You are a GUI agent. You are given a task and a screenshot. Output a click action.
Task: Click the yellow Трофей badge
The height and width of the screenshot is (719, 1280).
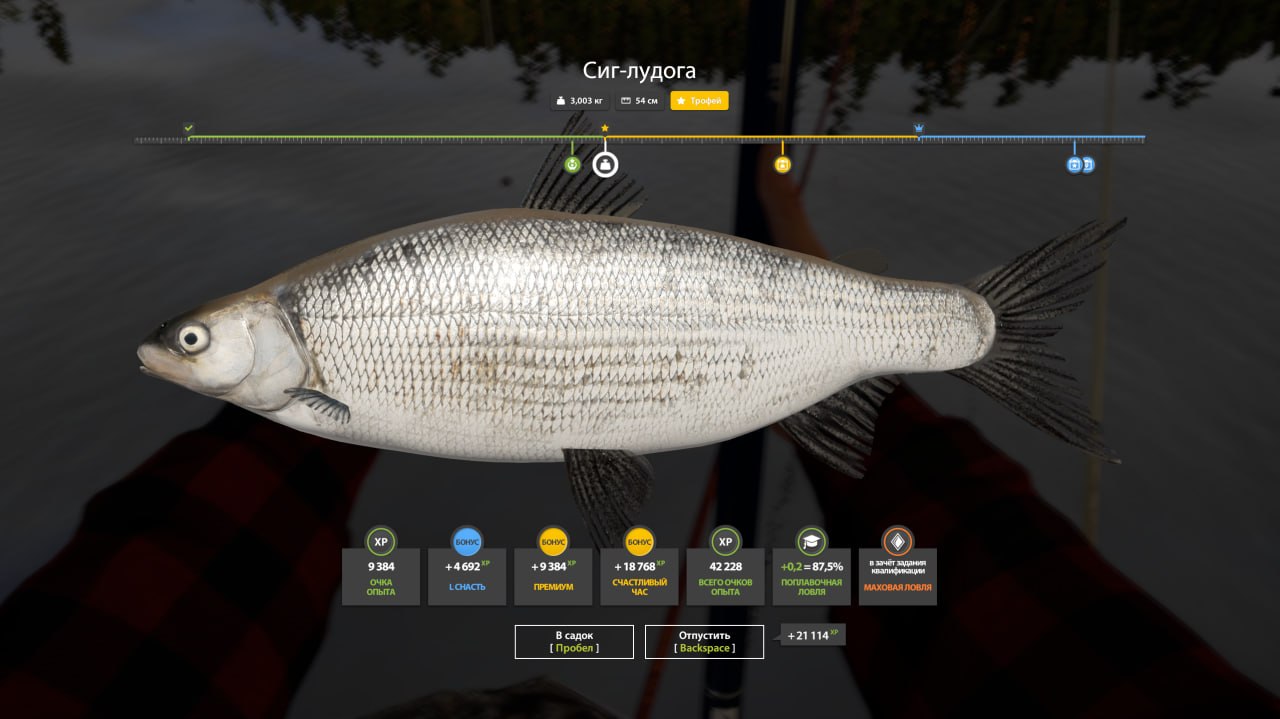699,101
